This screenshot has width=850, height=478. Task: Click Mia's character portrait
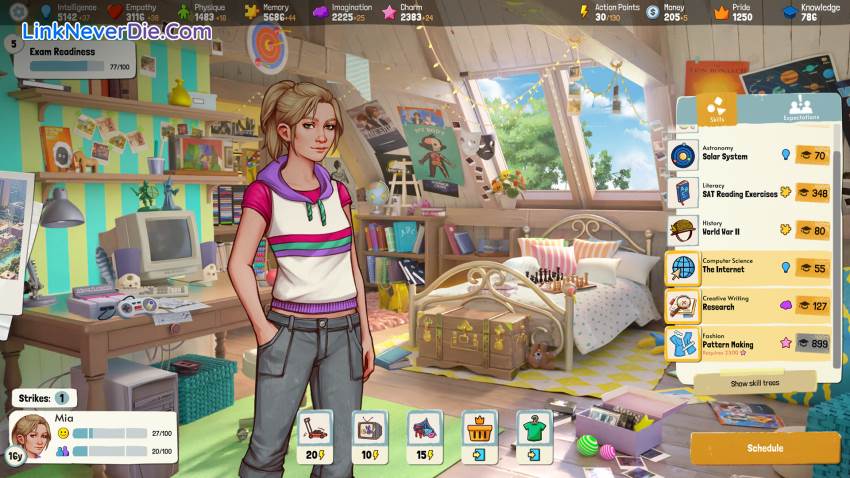pos(30,433)
